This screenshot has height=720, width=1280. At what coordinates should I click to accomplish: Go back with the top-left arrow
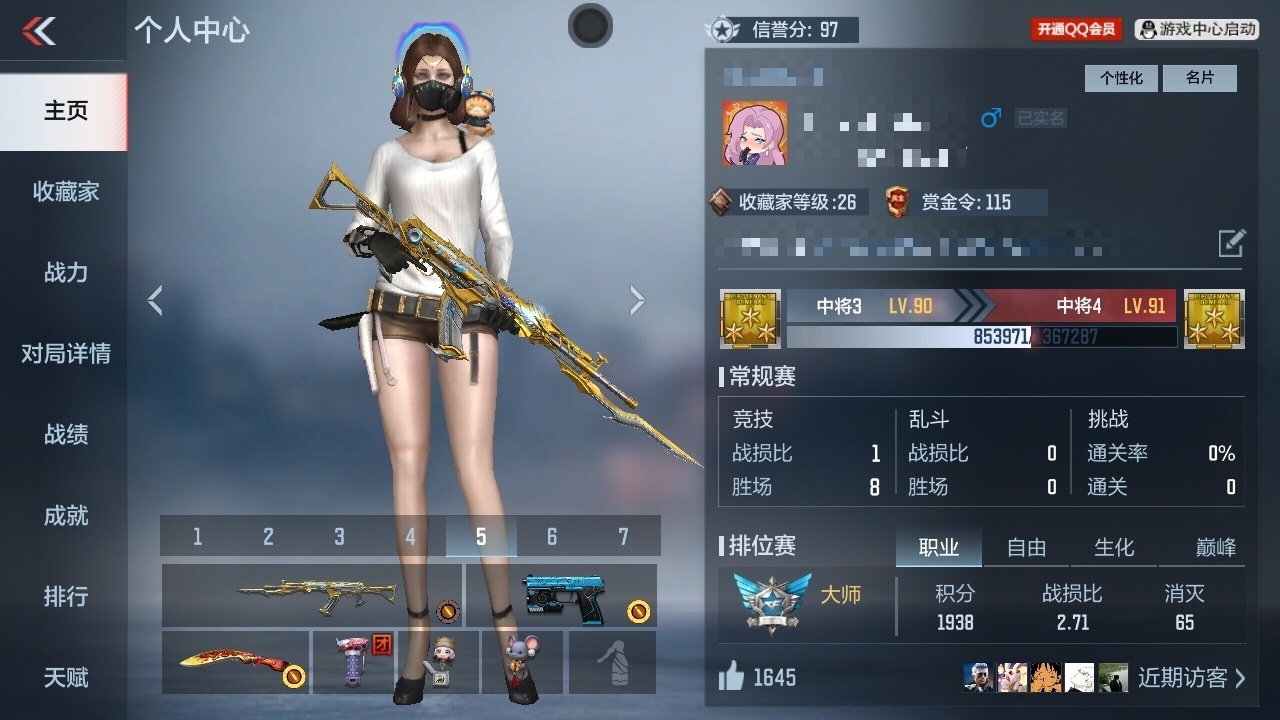coord(40,31)
